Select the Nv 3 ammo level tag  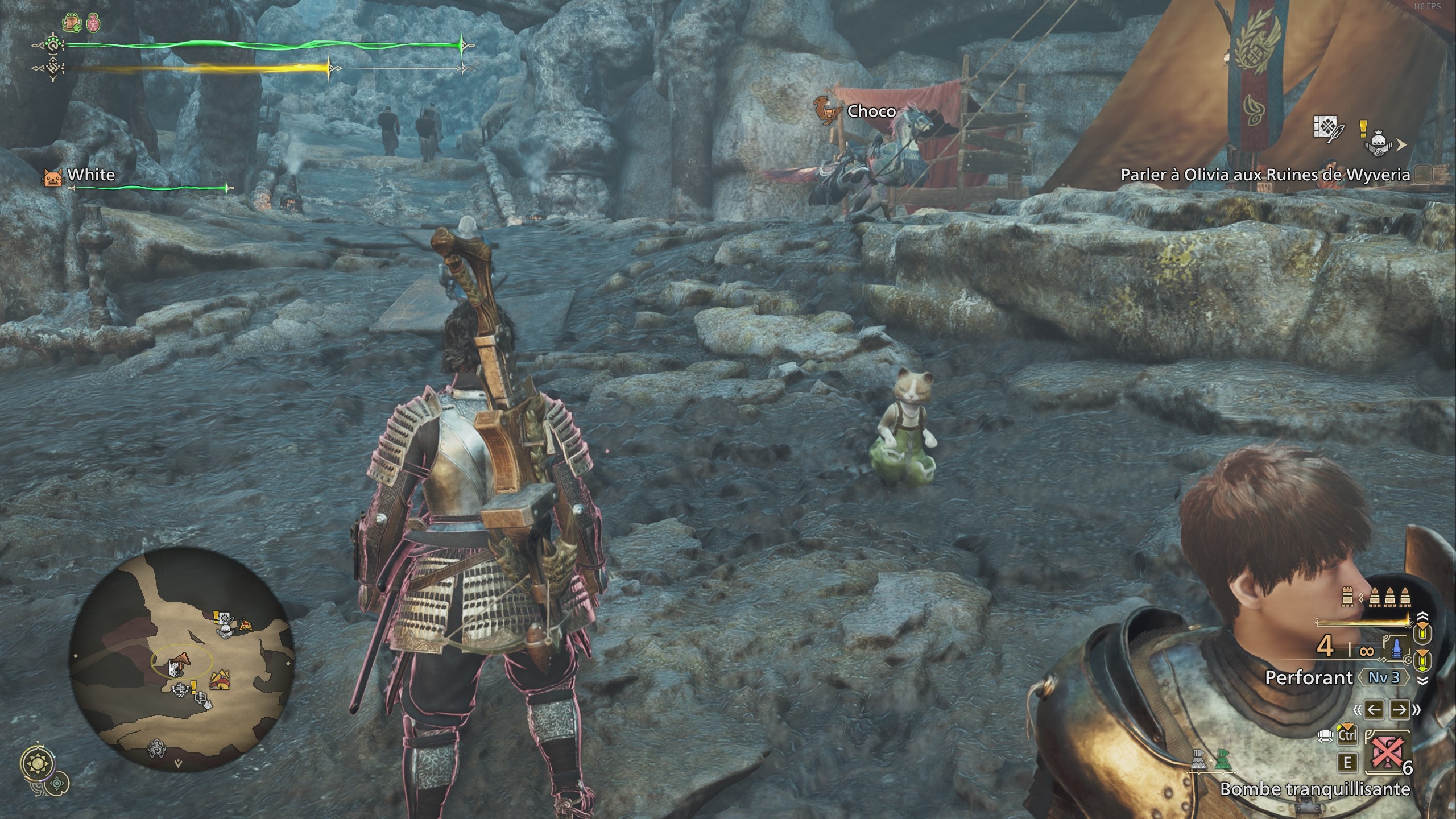point(1384,677)
